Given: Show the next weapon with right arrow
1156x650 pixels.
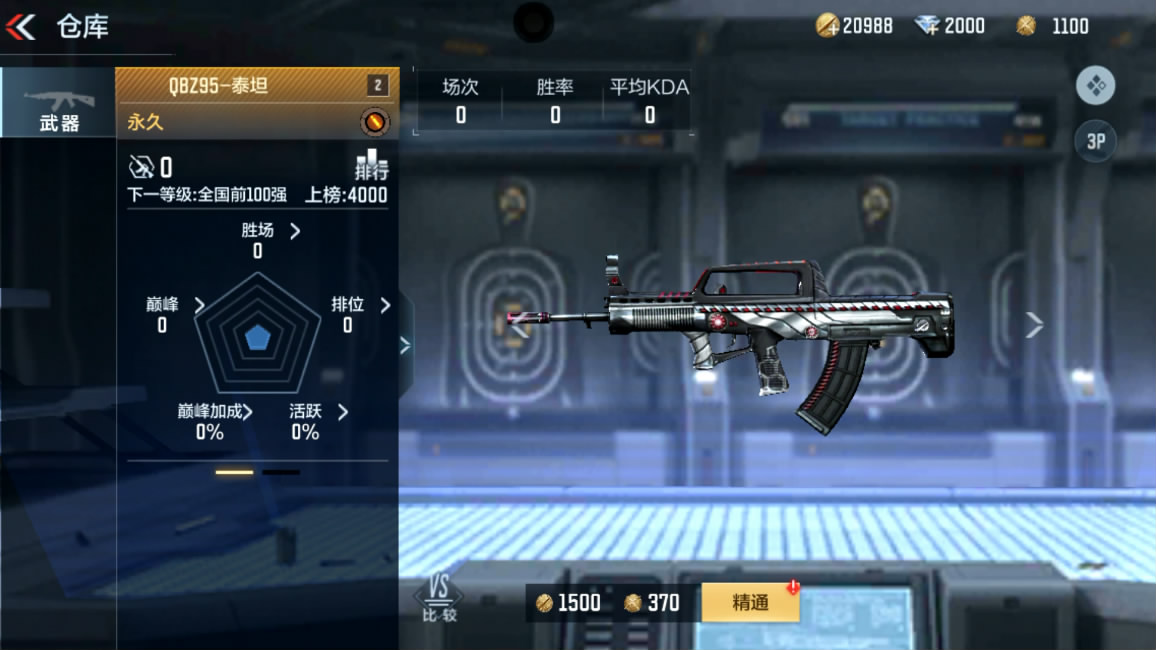Looking at the screenshot, I should point(1034,324).
